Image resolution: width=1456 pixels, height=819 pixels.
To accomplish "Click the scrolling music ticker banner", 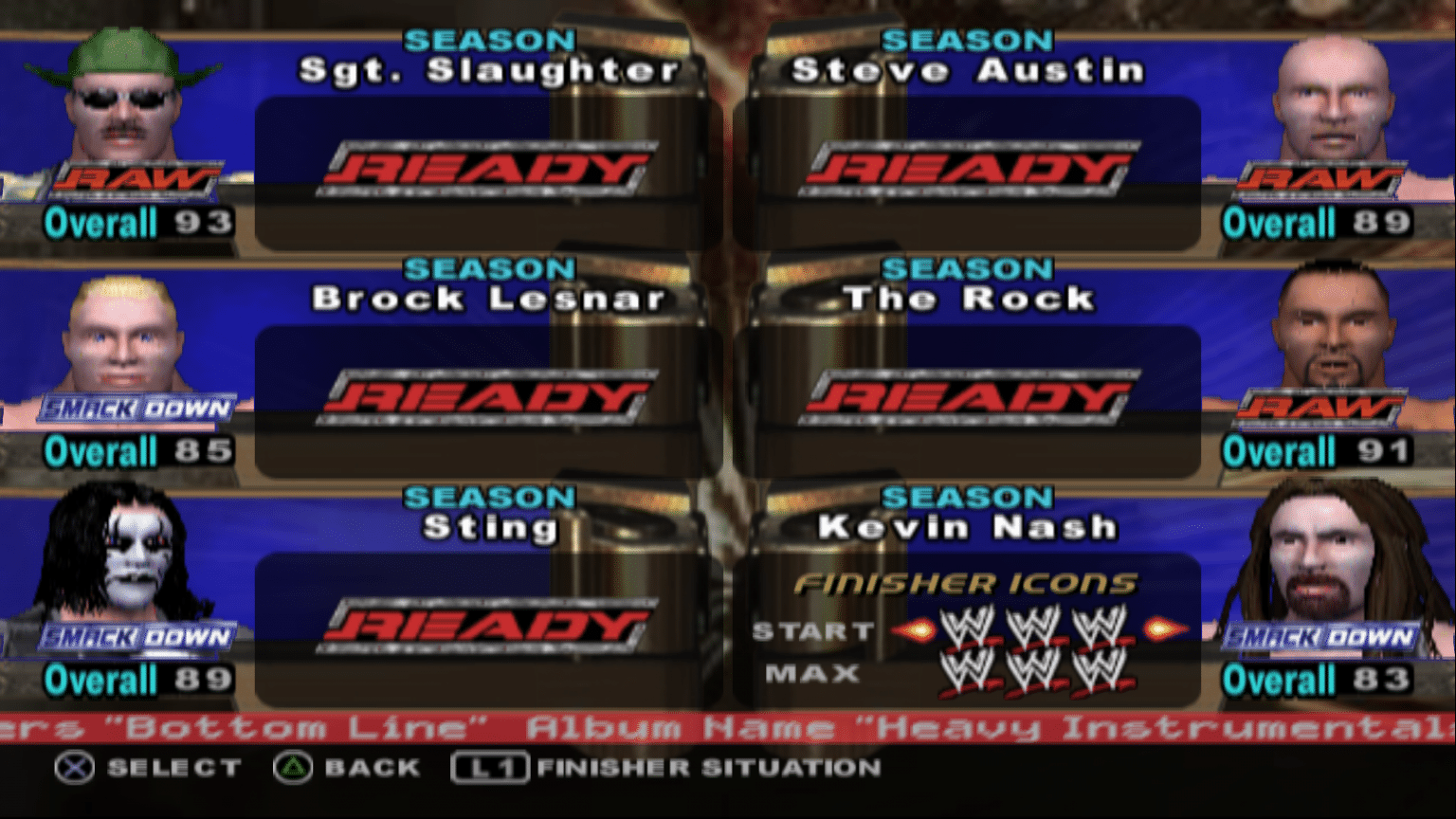I will tap(728, 728).
